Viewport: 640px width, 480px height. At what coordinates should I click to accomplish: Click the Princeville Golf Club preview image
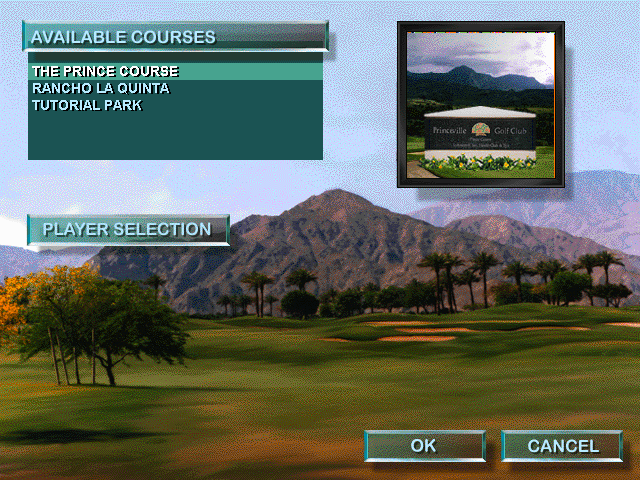tap(480, 104)
